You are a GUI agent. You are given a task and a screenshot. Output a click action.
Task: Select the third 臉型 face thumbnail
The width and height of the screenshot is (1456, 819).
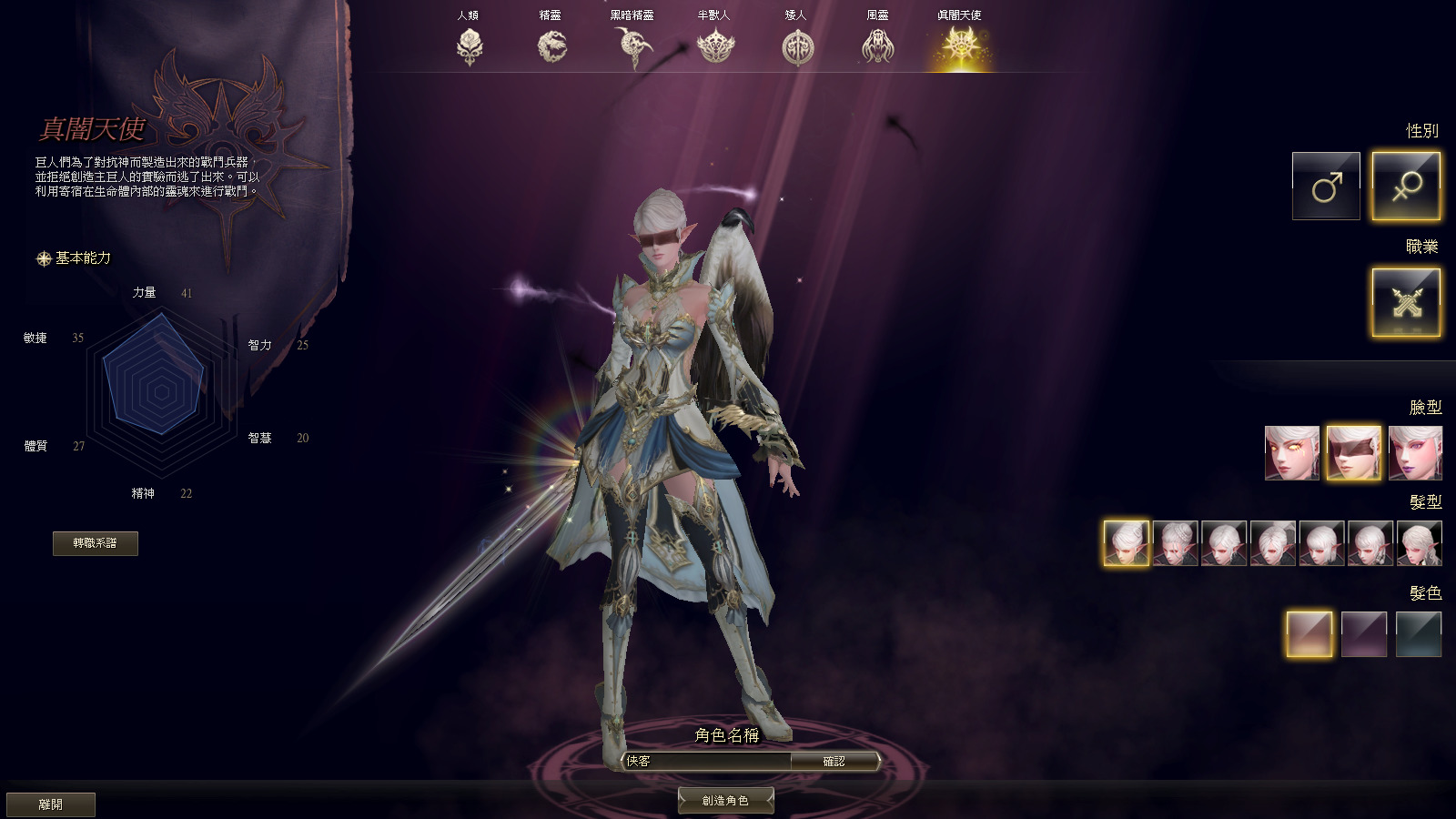[1416, 451]
